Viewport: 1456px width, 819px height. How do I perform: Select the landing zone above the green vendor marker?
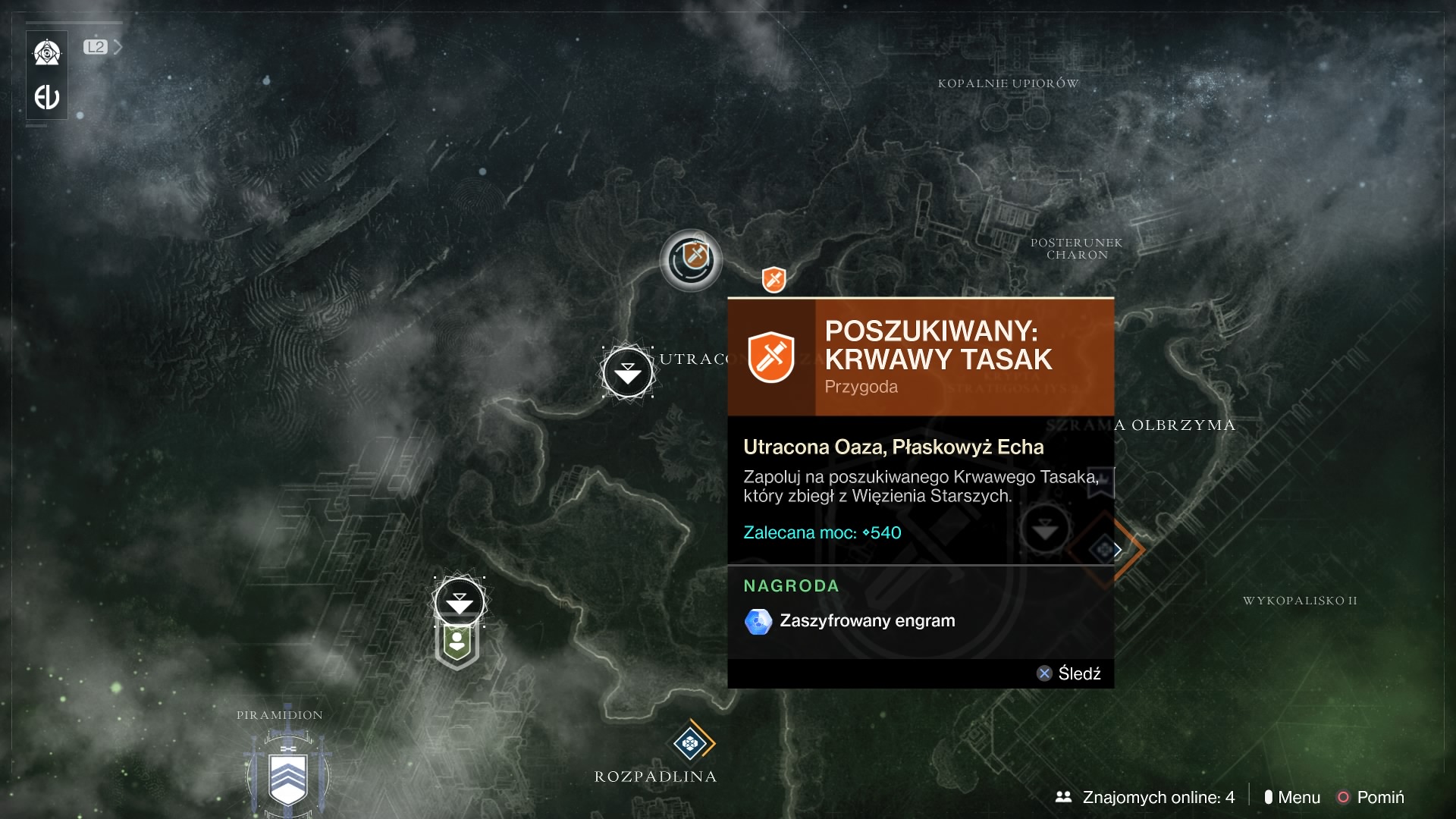pos(459,601)
